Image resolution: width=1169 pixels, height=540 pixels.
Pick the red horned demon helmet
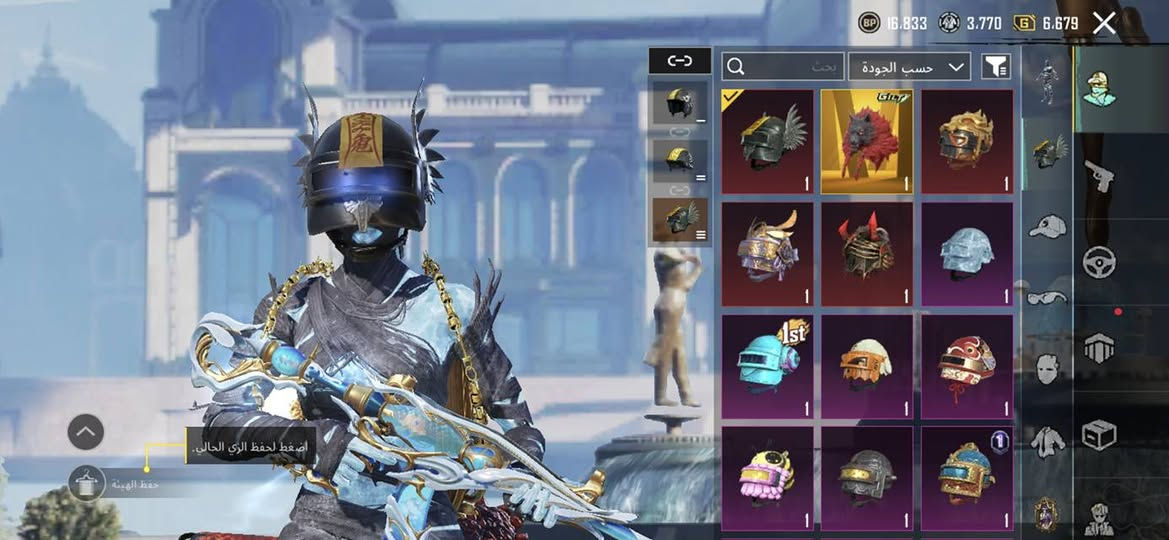pos(867,254)
